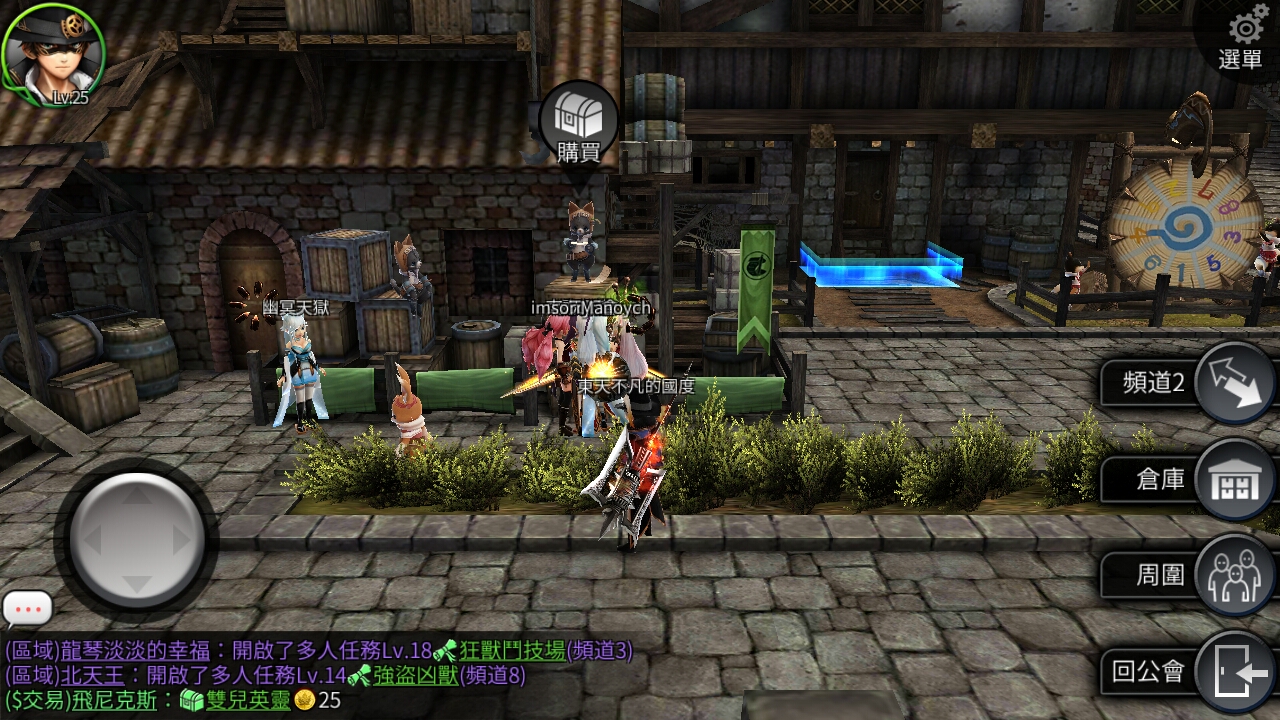Open the chat speech bubble

click(27, 608)
